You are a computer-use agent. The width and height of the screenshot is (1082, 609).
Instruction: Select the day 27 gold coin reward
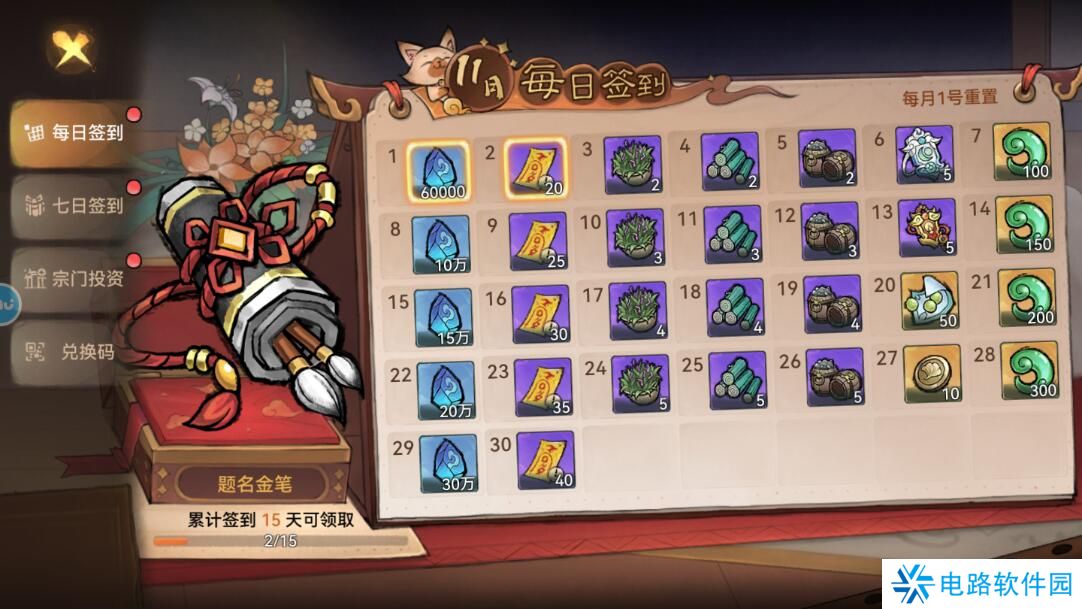click(x=932, y=373)
